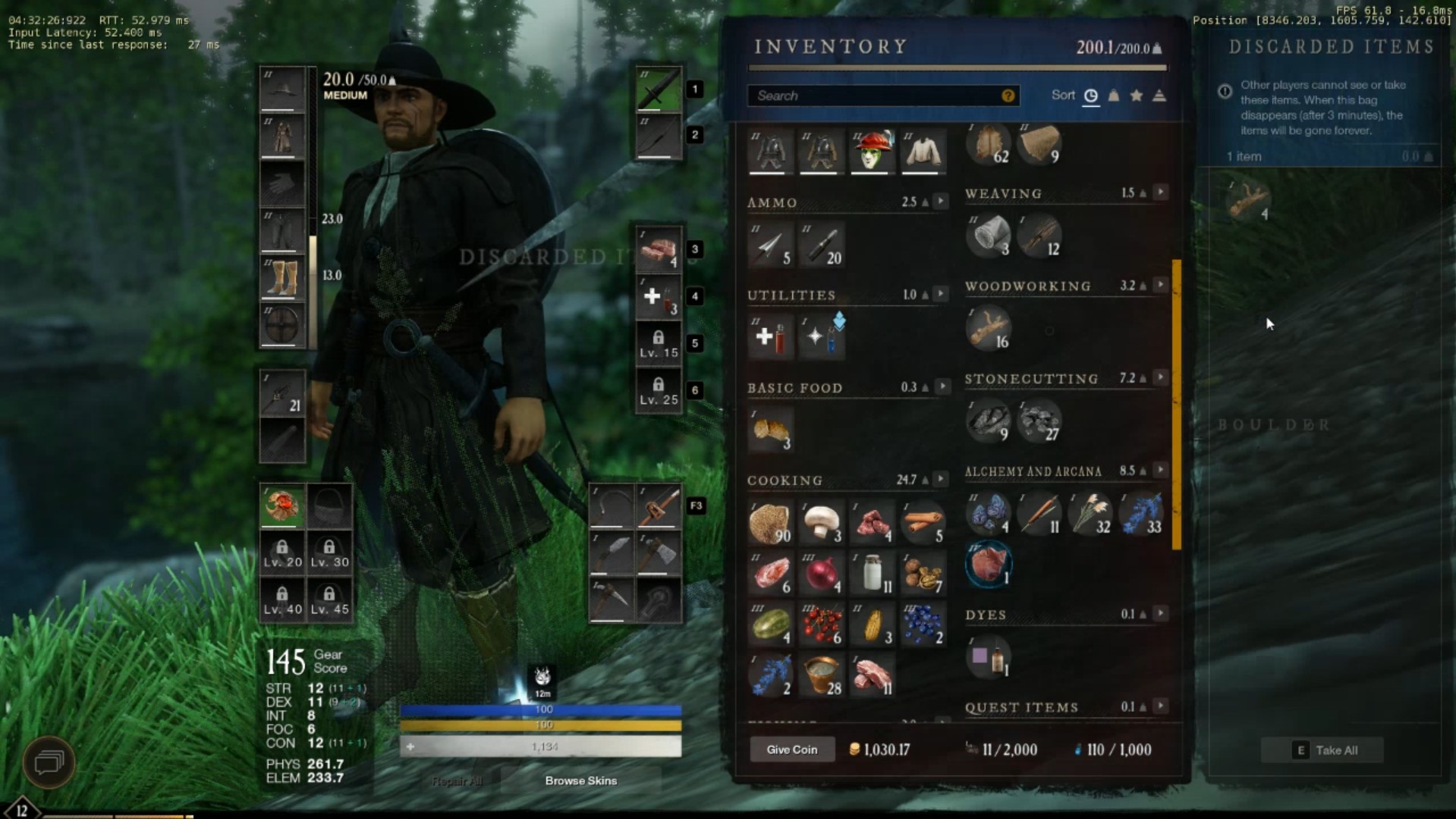
Task: Expand the Weaving category arrow
Action: 1160,191
